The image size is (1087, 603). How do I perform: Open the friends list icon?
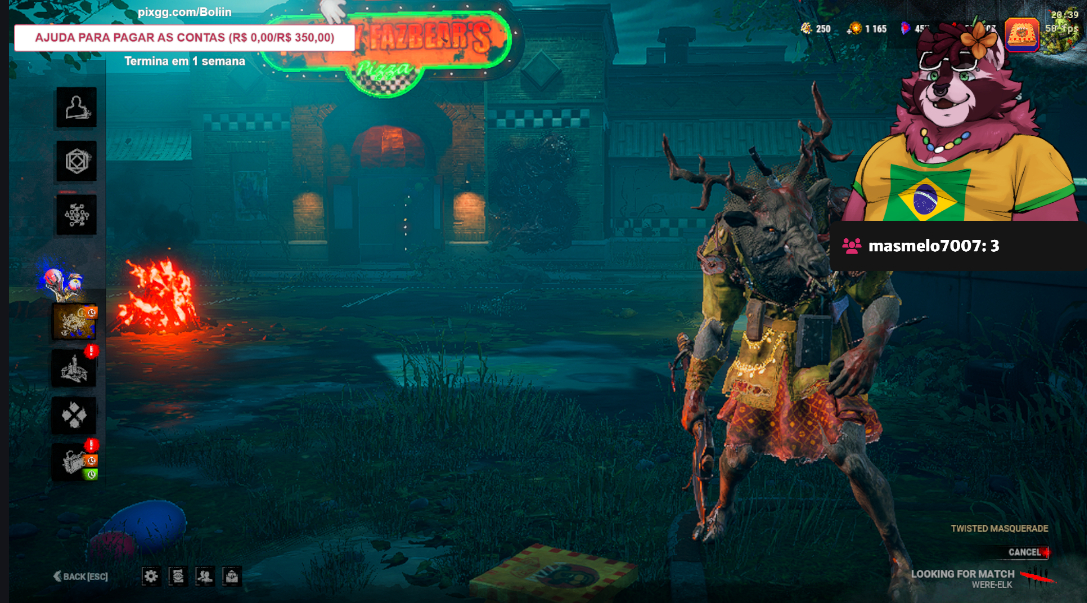pyautogui.click(x=204, y=576)
